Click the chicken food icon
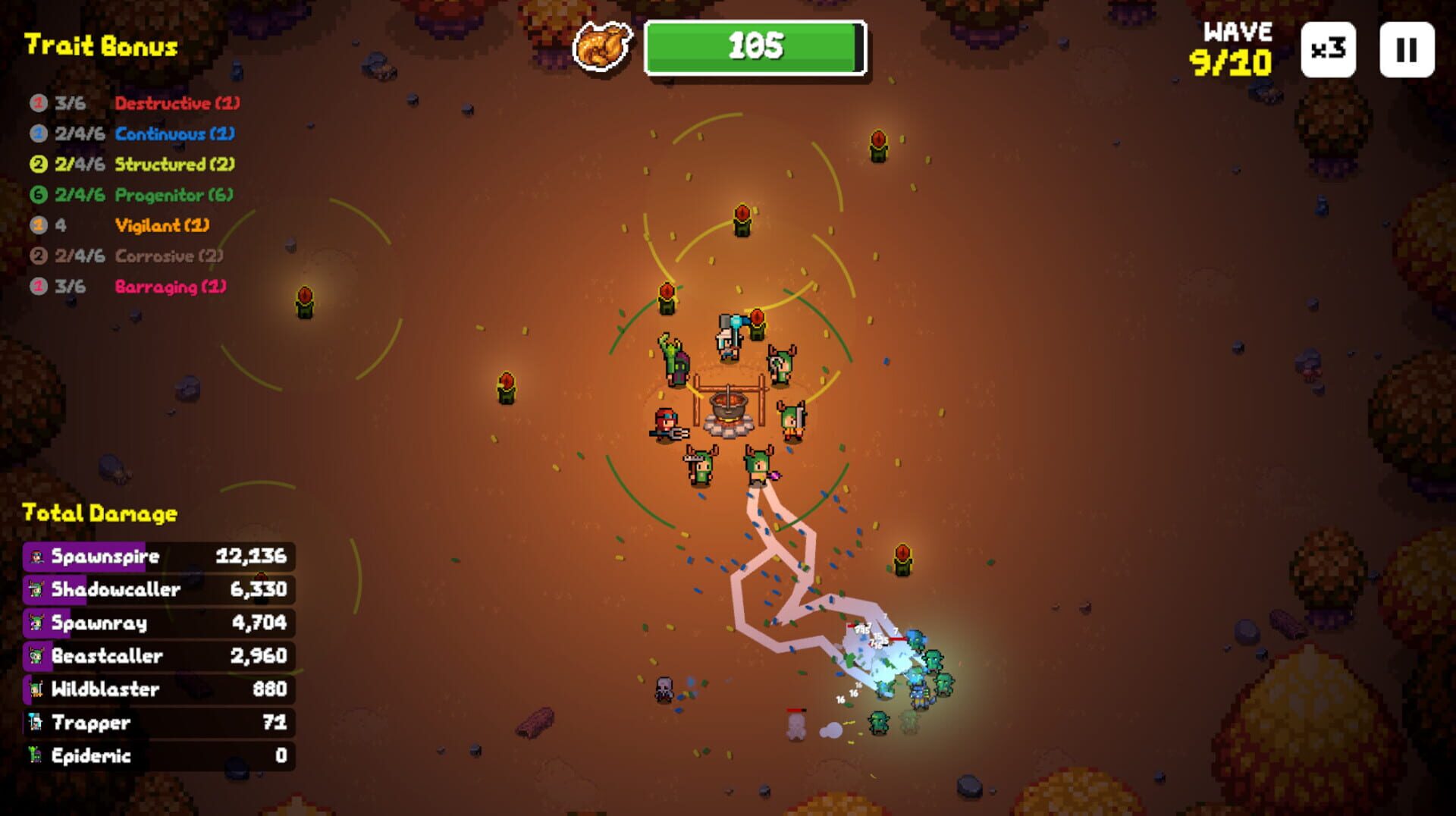 click(x=601, y=46)
